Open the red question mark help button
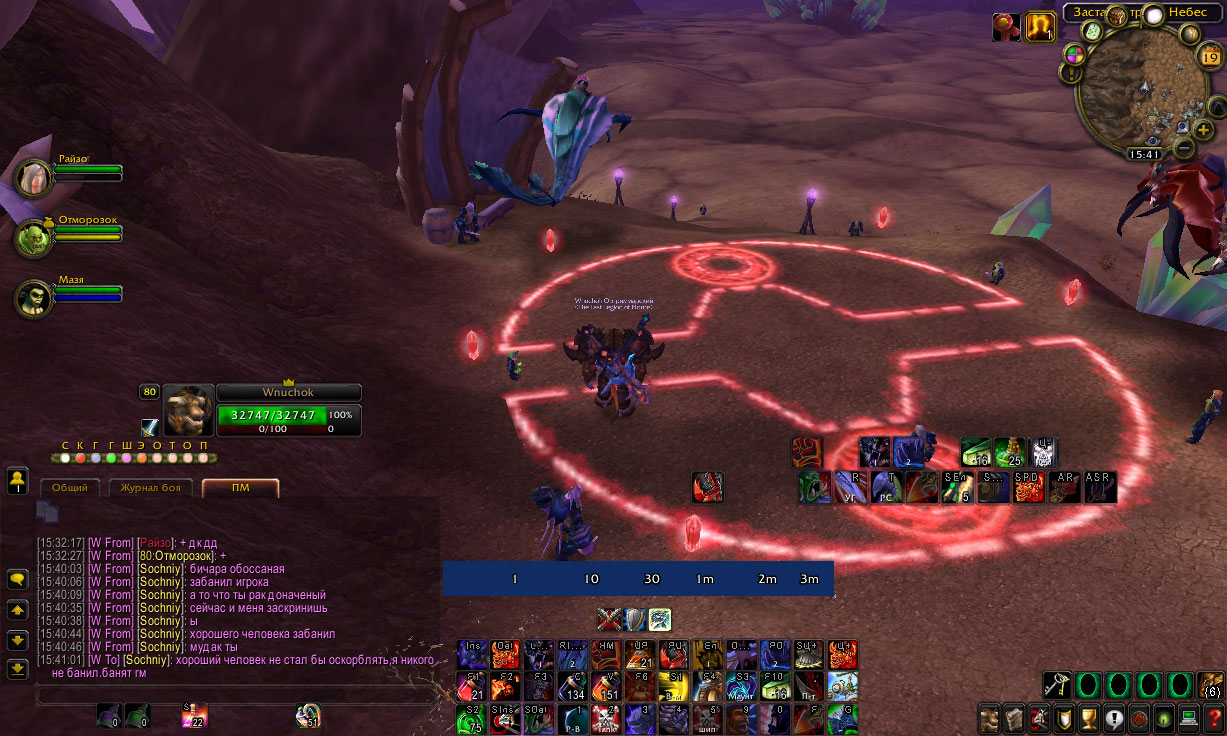Viewport: 1227px width, 736px height. pyautogui.click(x=1214, y=719)
